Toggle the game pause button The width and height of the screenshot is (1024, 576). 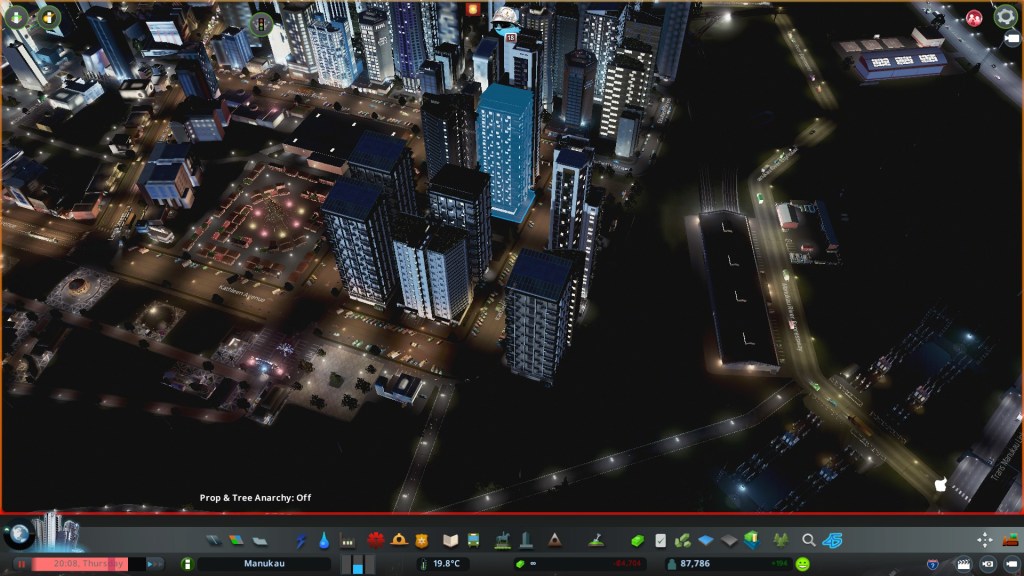click(x=20, y=564)
